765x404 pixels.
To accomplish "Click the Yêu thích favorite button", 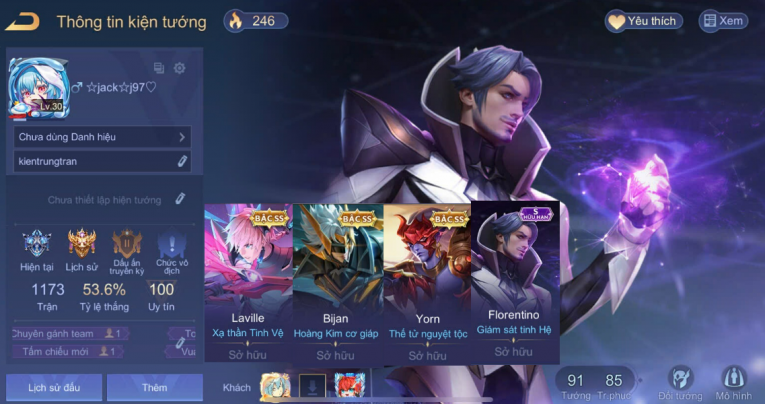I will (644, 21).
